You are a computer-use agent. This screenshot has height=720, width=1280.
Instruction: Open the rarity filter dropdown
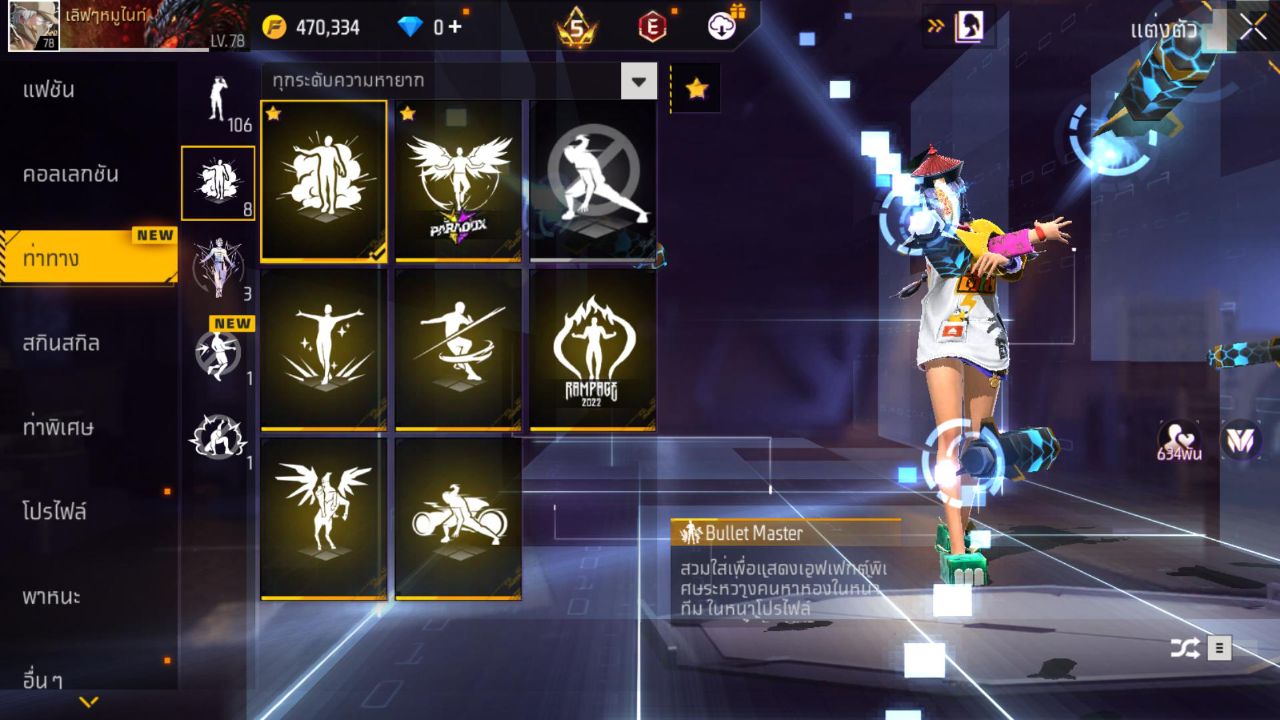640,81
